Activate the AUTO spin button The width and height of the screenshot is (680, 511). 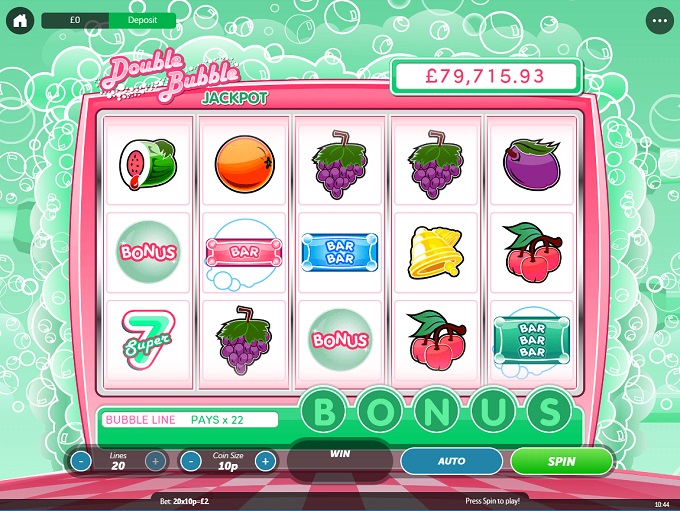pyautogui.click(x=451, y=461)
